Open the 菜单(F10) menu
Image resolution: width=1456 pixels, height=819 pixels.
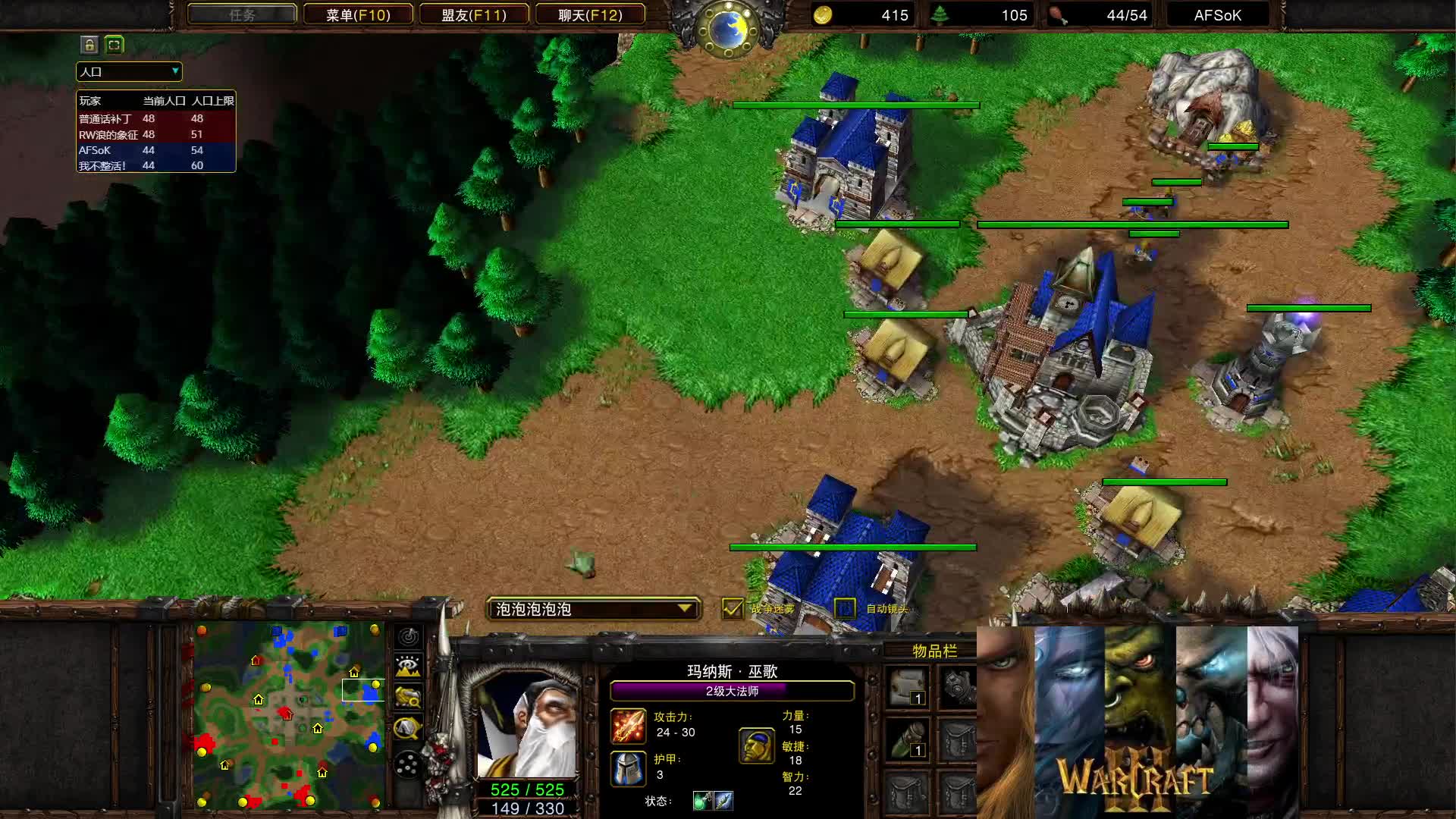tap(358, 14)
